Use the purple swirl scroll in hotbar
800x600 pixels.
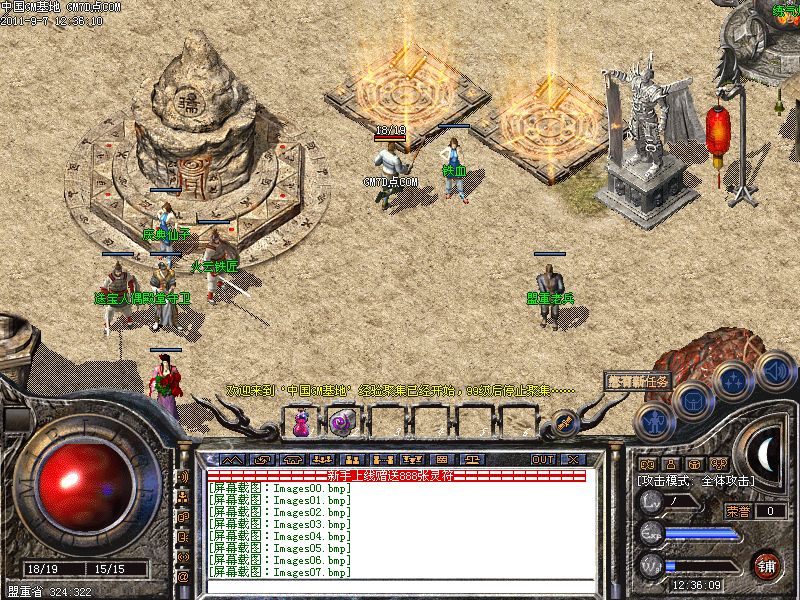[340, 423]
